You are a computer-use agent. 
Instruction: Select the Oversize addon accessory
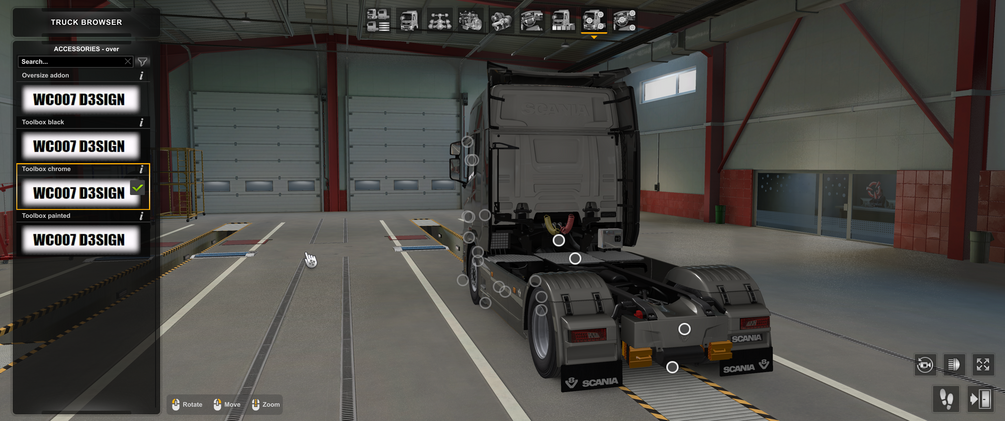click(x=78, y=99)
